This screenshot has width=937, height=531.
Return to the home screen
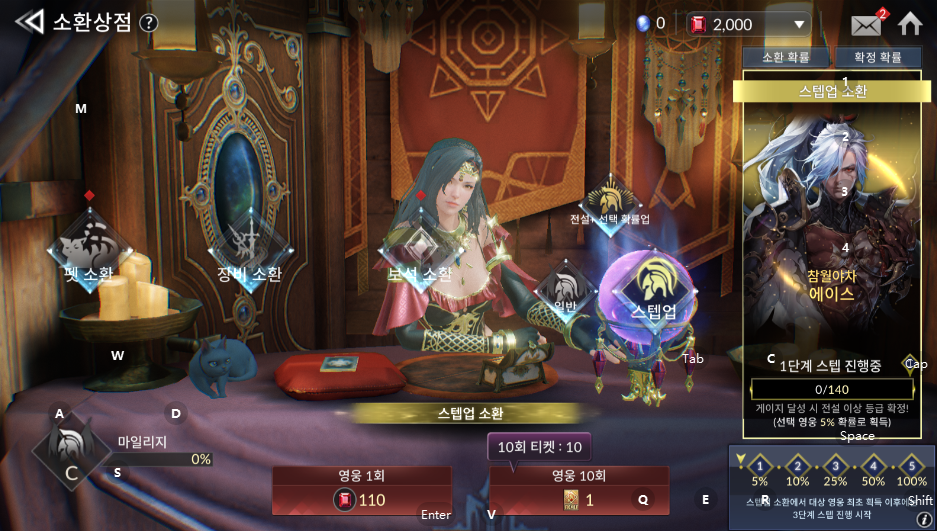[909, 23]
